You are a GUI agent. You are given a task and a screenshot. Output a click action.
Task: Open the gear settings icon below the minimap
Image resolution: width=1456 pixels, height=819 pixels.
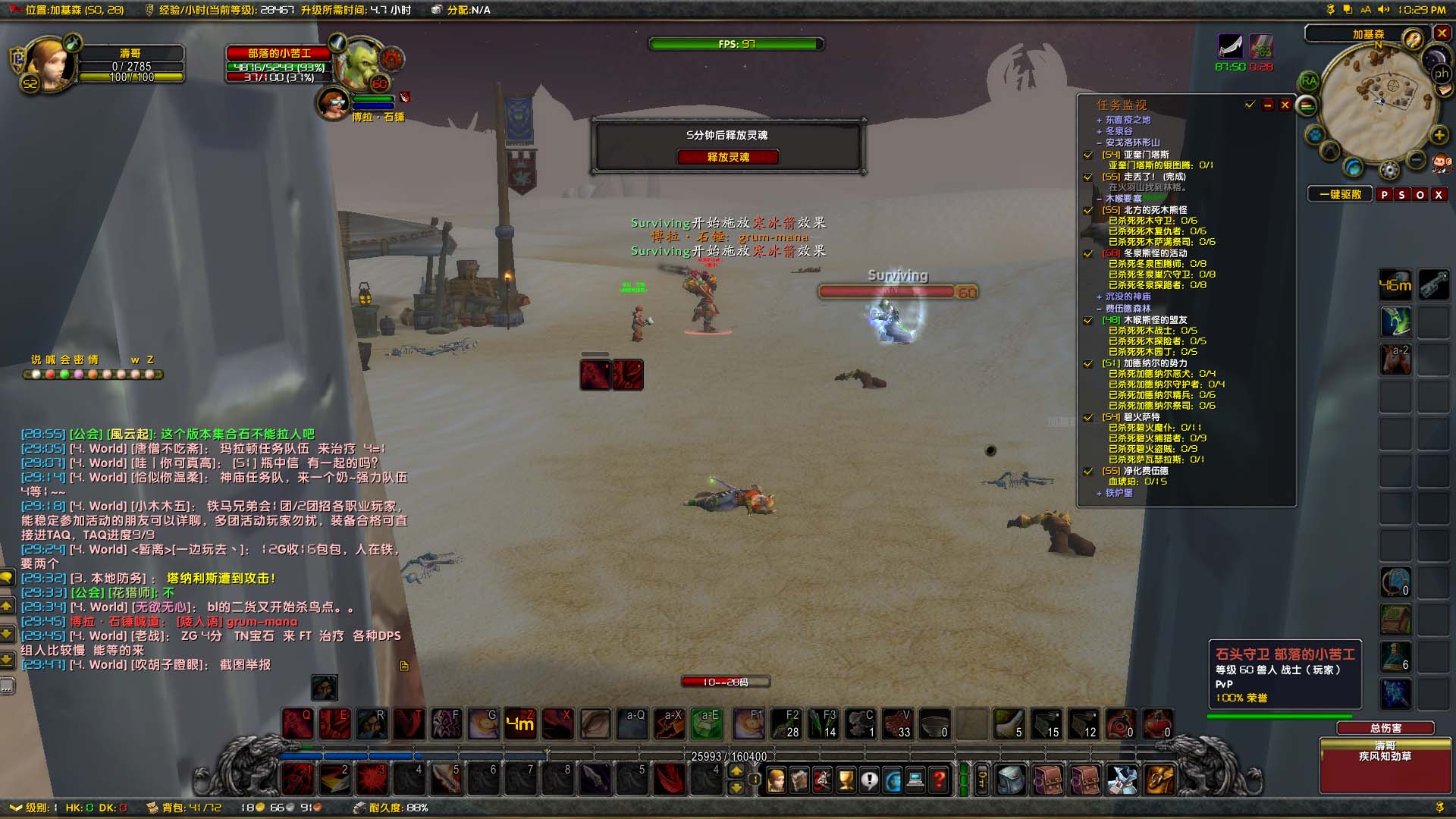pyautogui.click(x=1389, y=168)
